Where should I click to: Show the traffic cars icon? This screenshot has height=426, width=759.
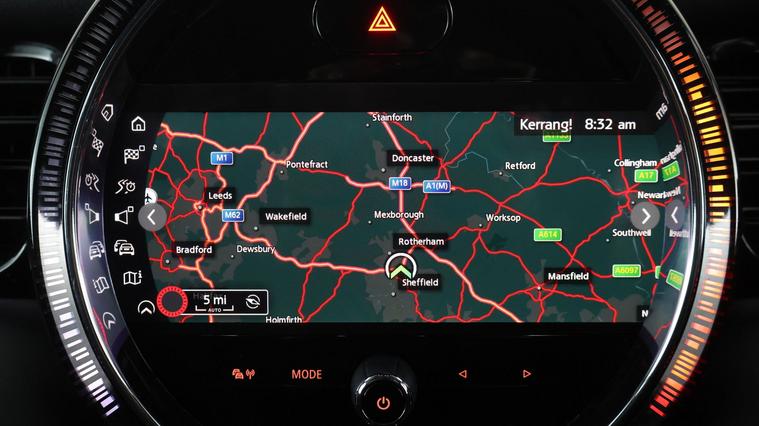[125, 247]
